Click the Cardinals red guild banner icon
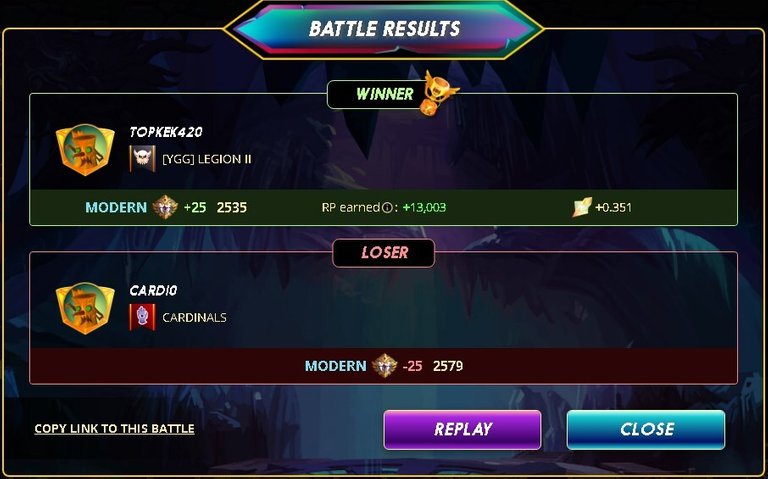 pyautogui.click(x=143, y=317)
